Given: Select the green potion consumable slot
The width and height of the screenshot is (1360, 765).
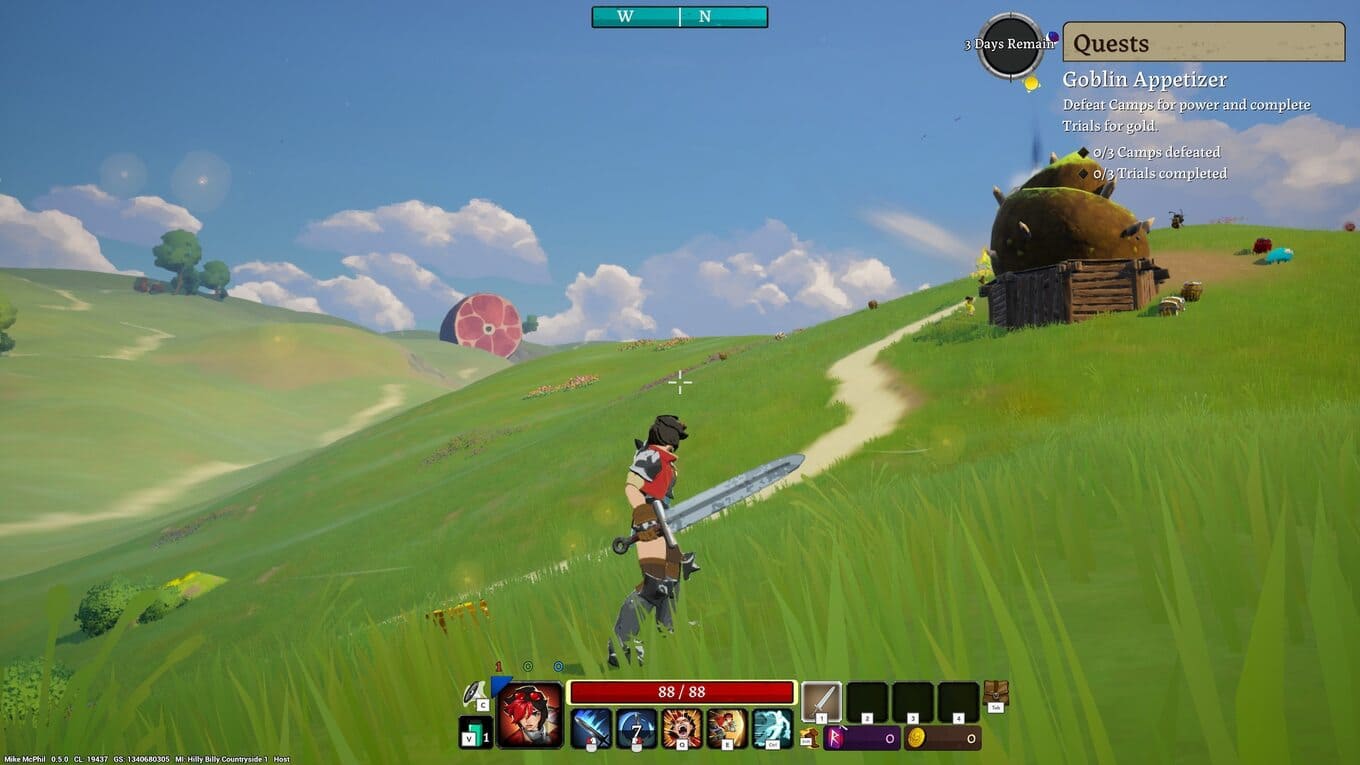Looking at the screenshot, I should (475, 732).
